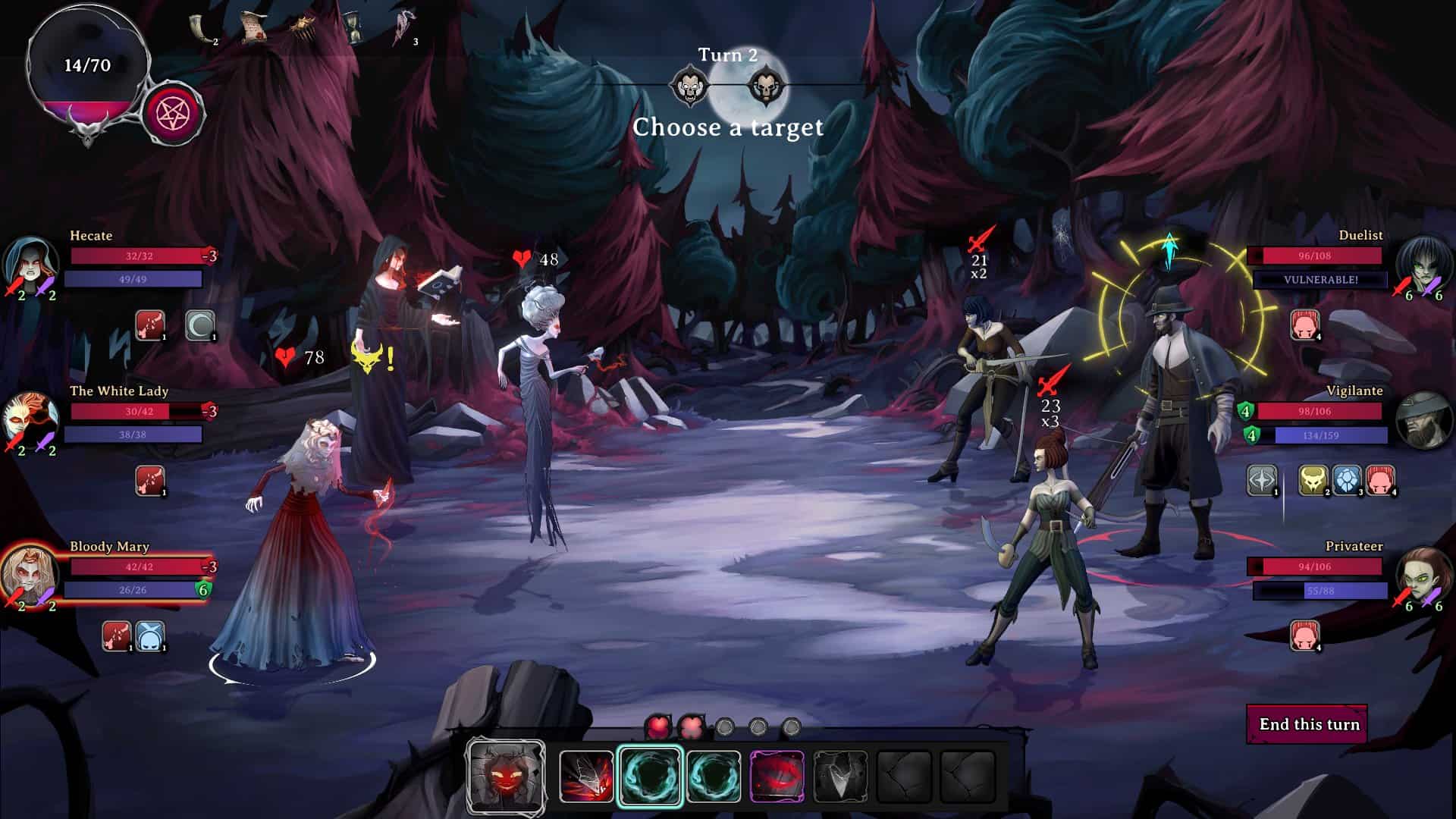The height and width of the screenshot is (819, 1456).
Task: Use the red shattered claw attack skill
Action: point(586,776)
